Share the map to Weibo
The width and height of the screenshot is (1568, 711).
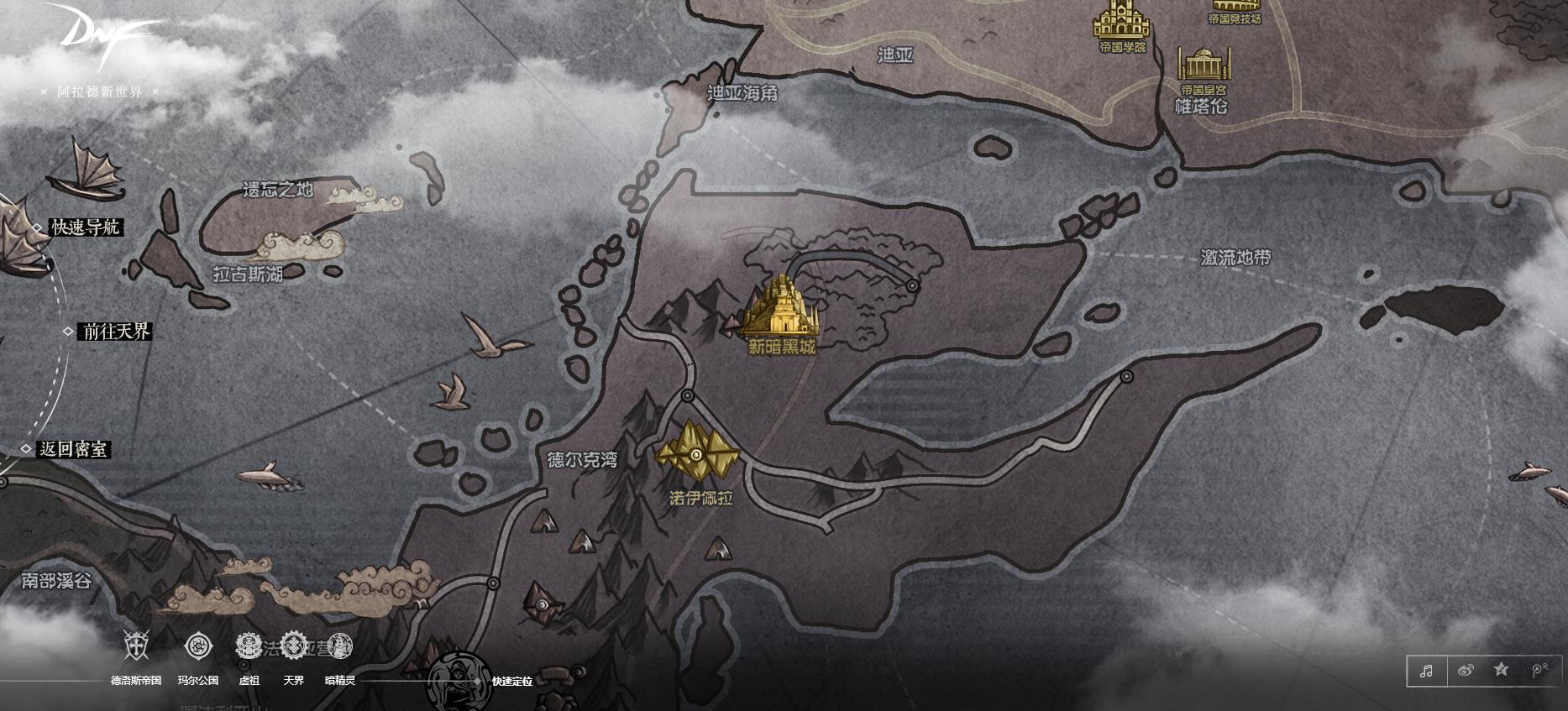[1466, 671]
